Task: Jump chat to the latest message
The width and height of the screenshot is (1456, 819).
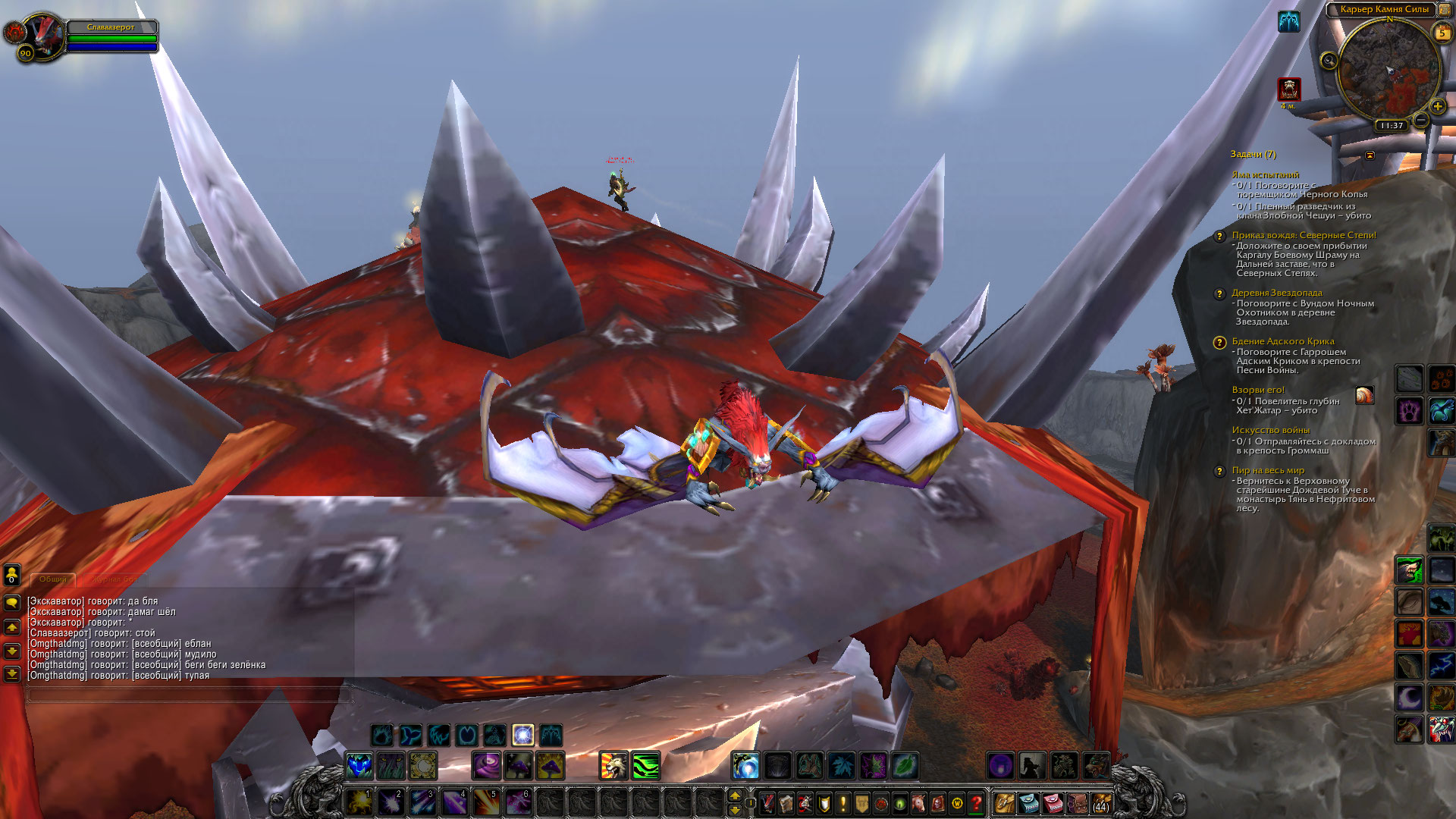Action: pos(12,673)
